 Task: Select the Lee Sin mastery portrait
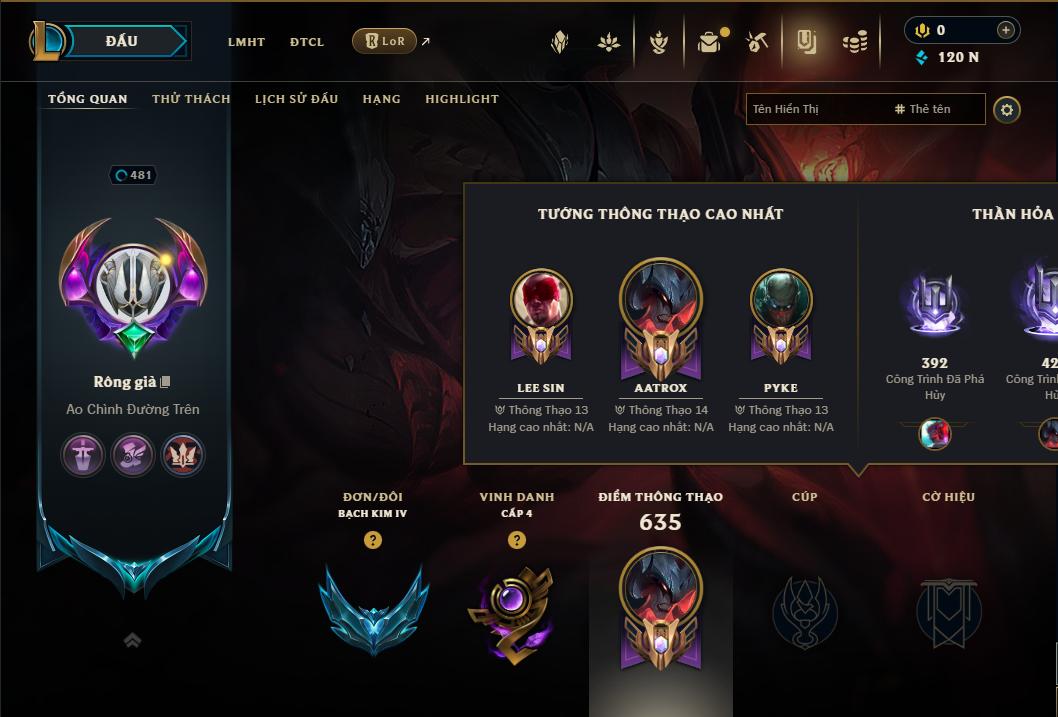[x=541, y=300]
